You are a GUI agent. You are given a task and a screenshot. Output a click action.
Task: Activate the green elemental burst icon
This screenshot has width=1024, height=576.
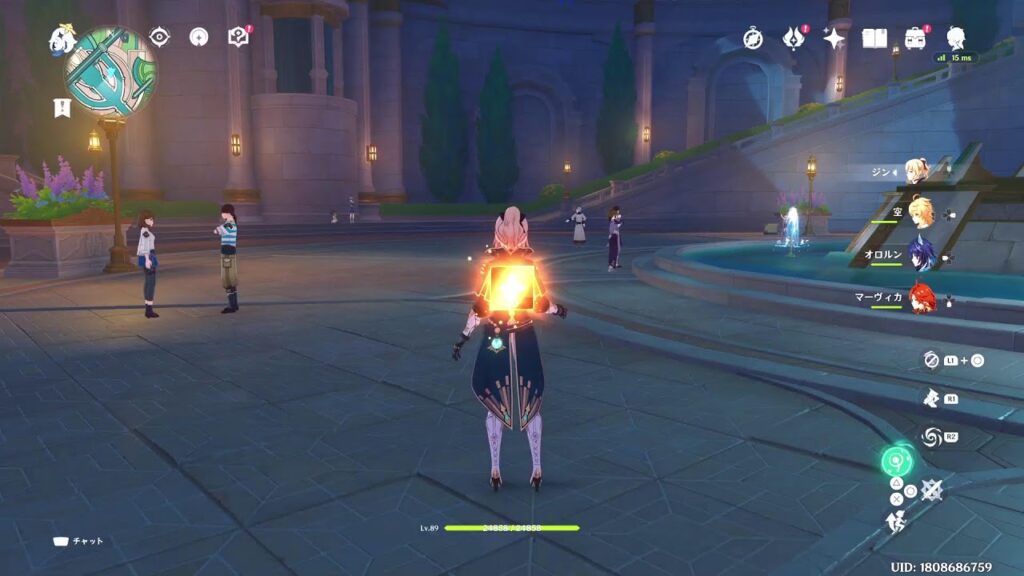[x=897, y=461]
